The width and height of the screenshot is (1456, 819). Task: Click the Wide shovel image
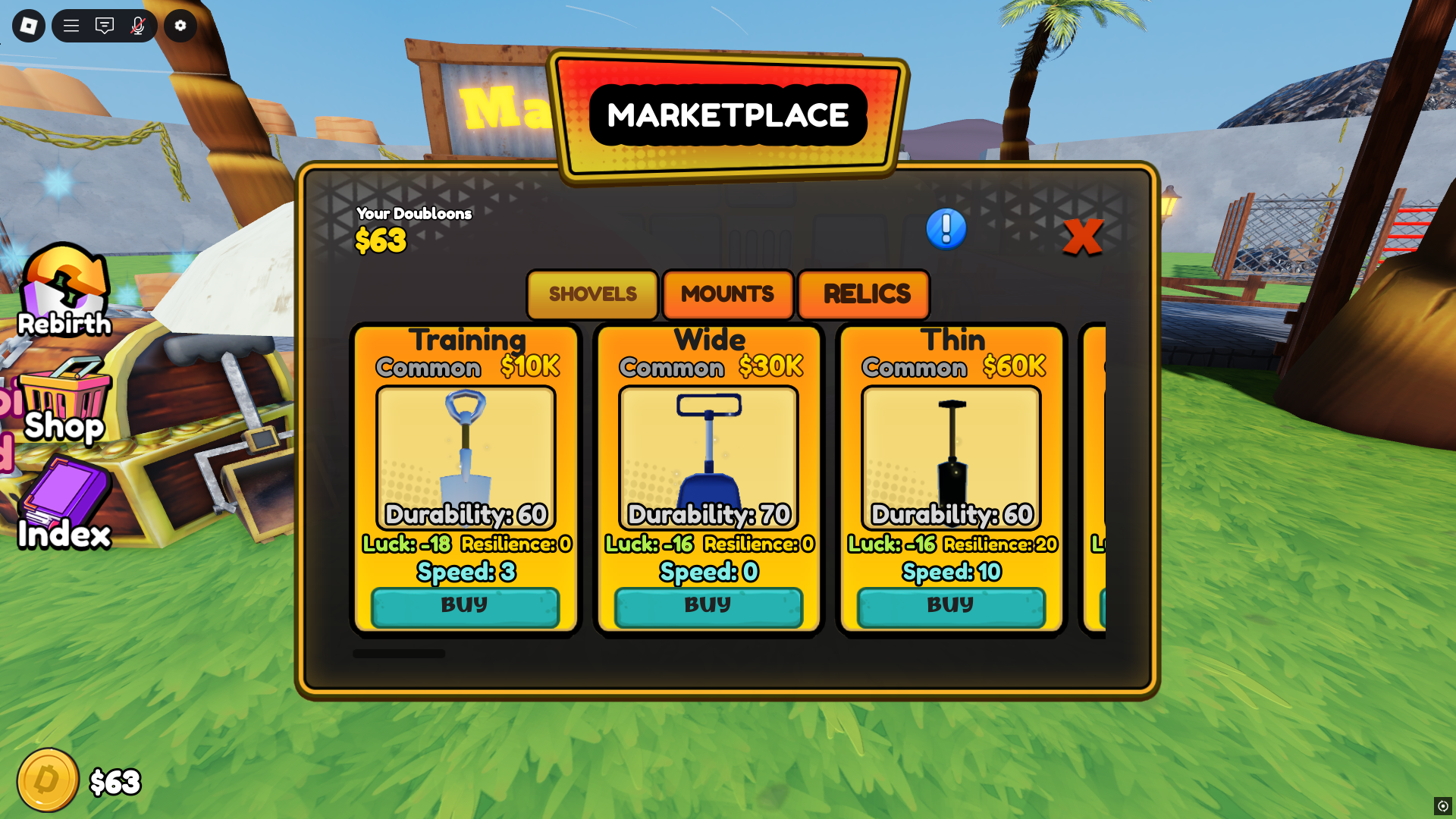[708, 455]
